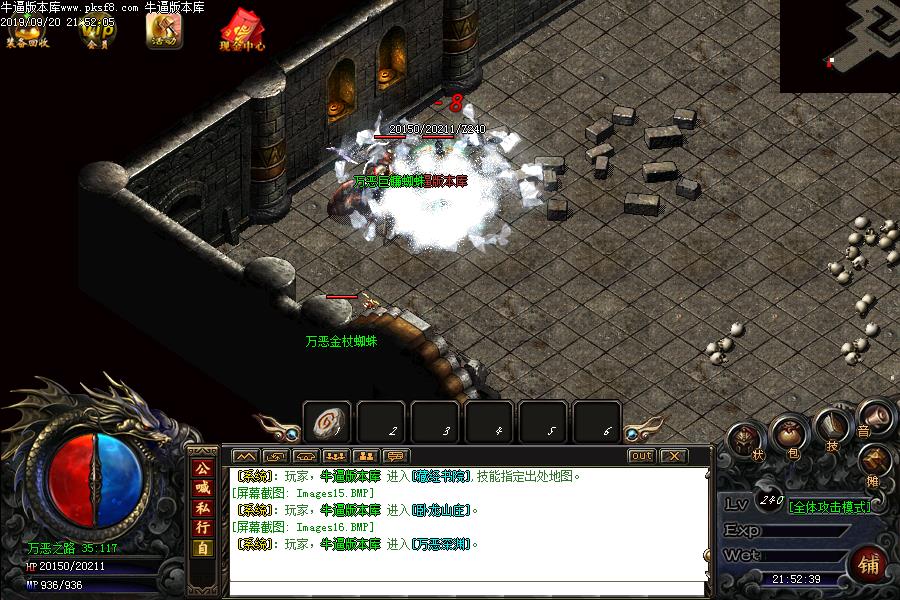The width and height of the screenshot is (900, 600).
Task: Click the minimap in the corner
Action: 840,46
